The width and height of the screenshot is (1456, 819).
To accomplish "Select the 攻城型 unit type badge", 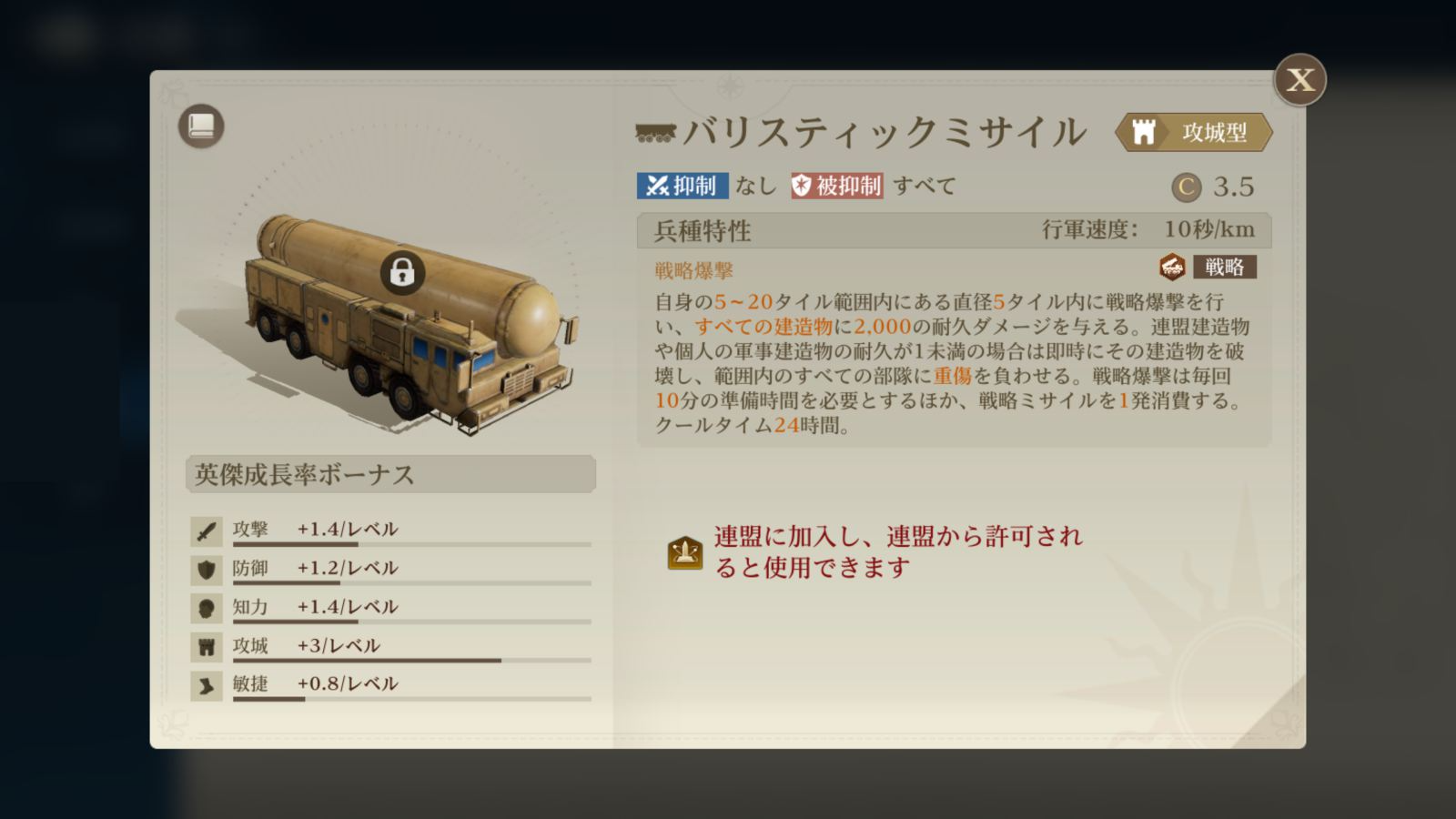I will (1194, 133).
